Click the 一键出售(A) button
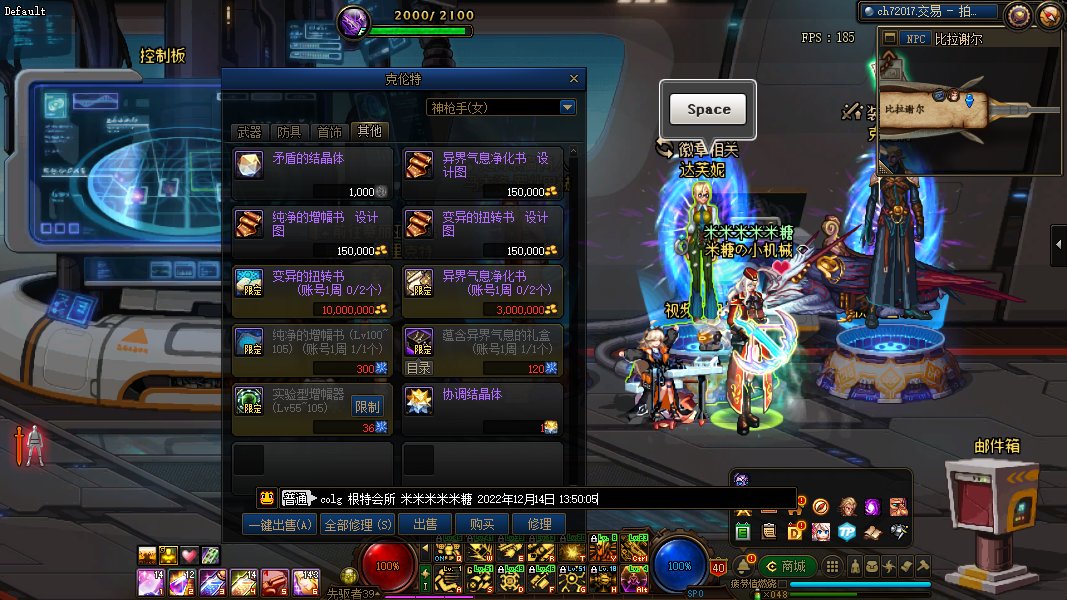1067x600 pixels. point(279,524)
